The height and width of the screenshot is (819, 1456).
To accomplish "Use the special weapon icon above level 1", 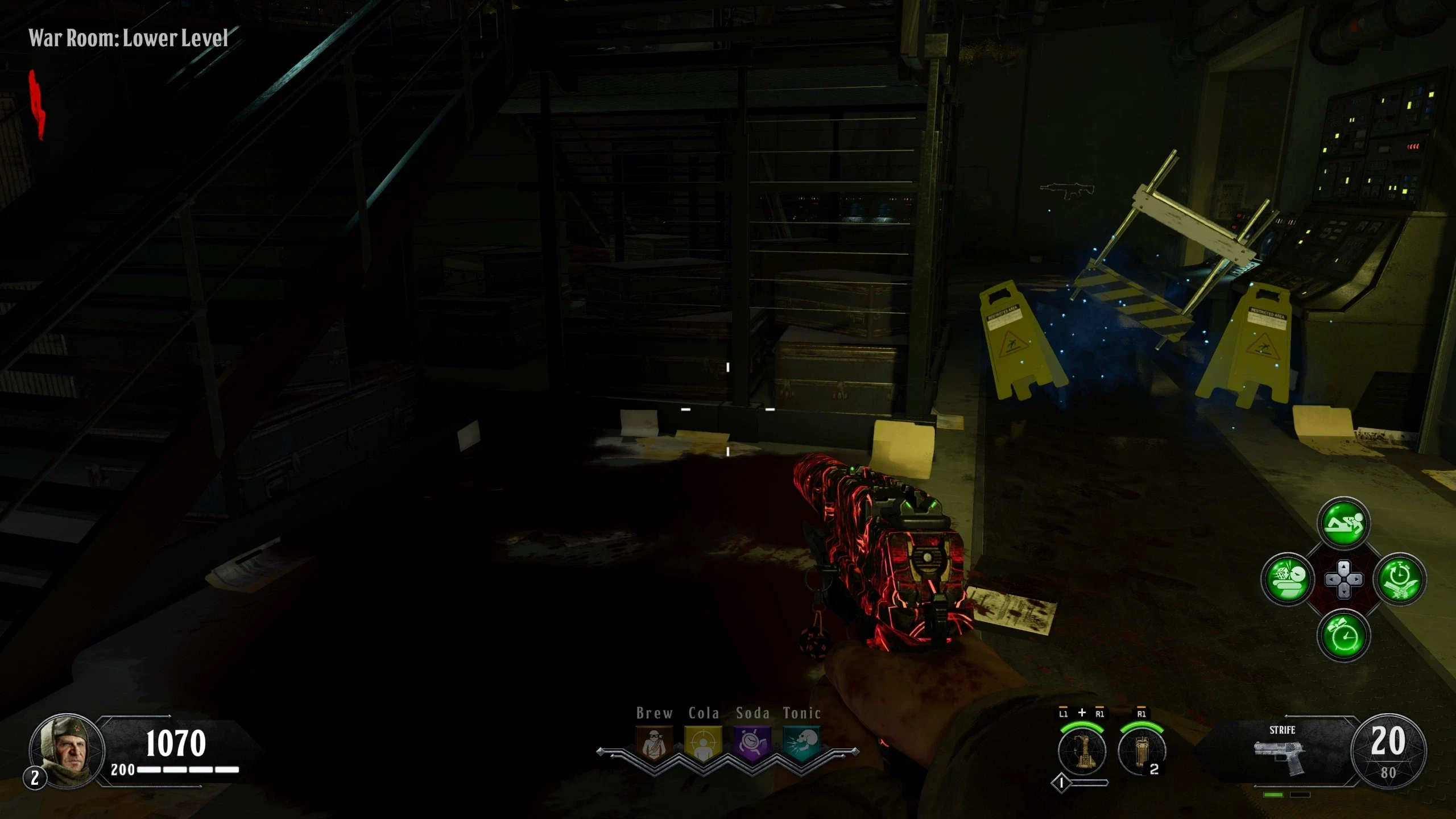I will point(1082,750).
